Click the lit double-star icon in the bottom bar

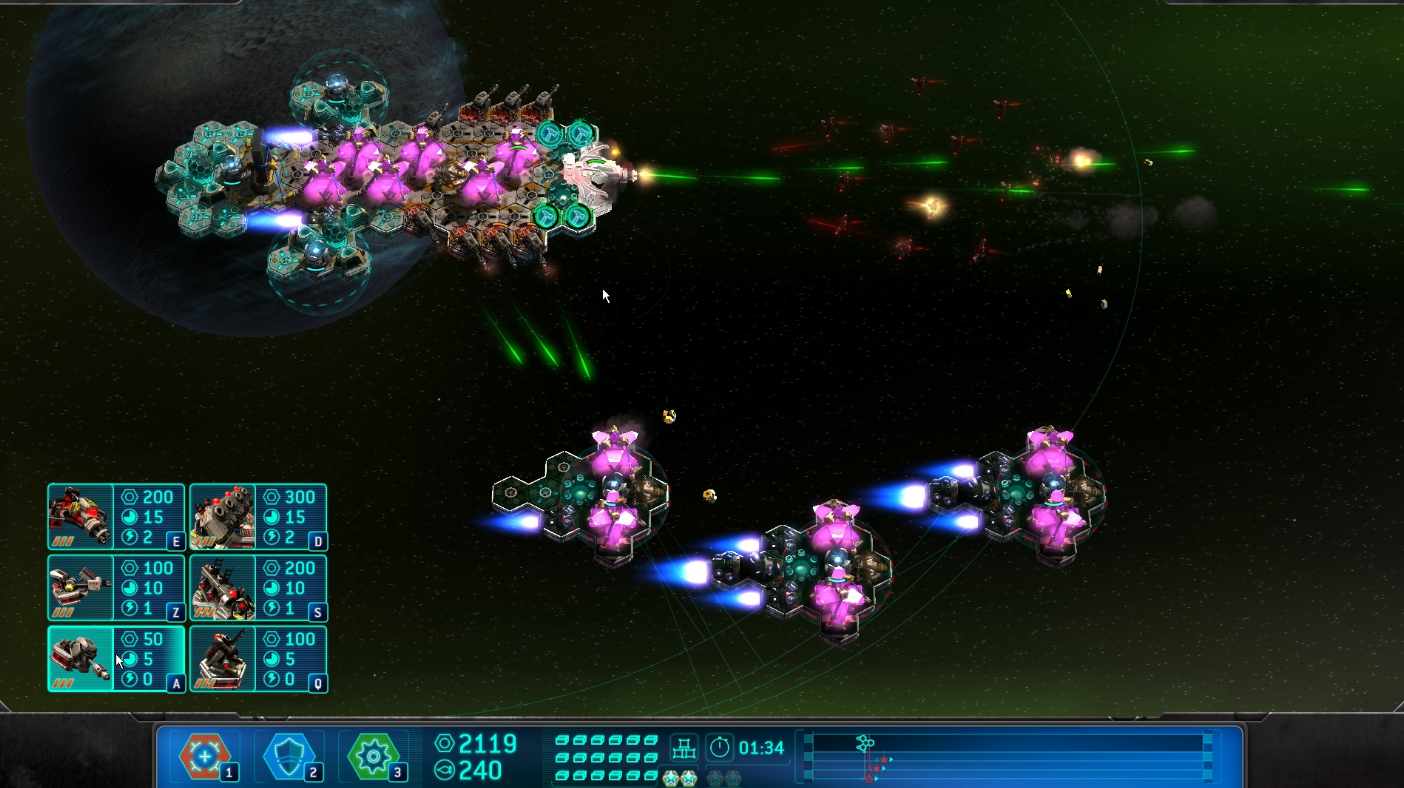click(680, 778)
